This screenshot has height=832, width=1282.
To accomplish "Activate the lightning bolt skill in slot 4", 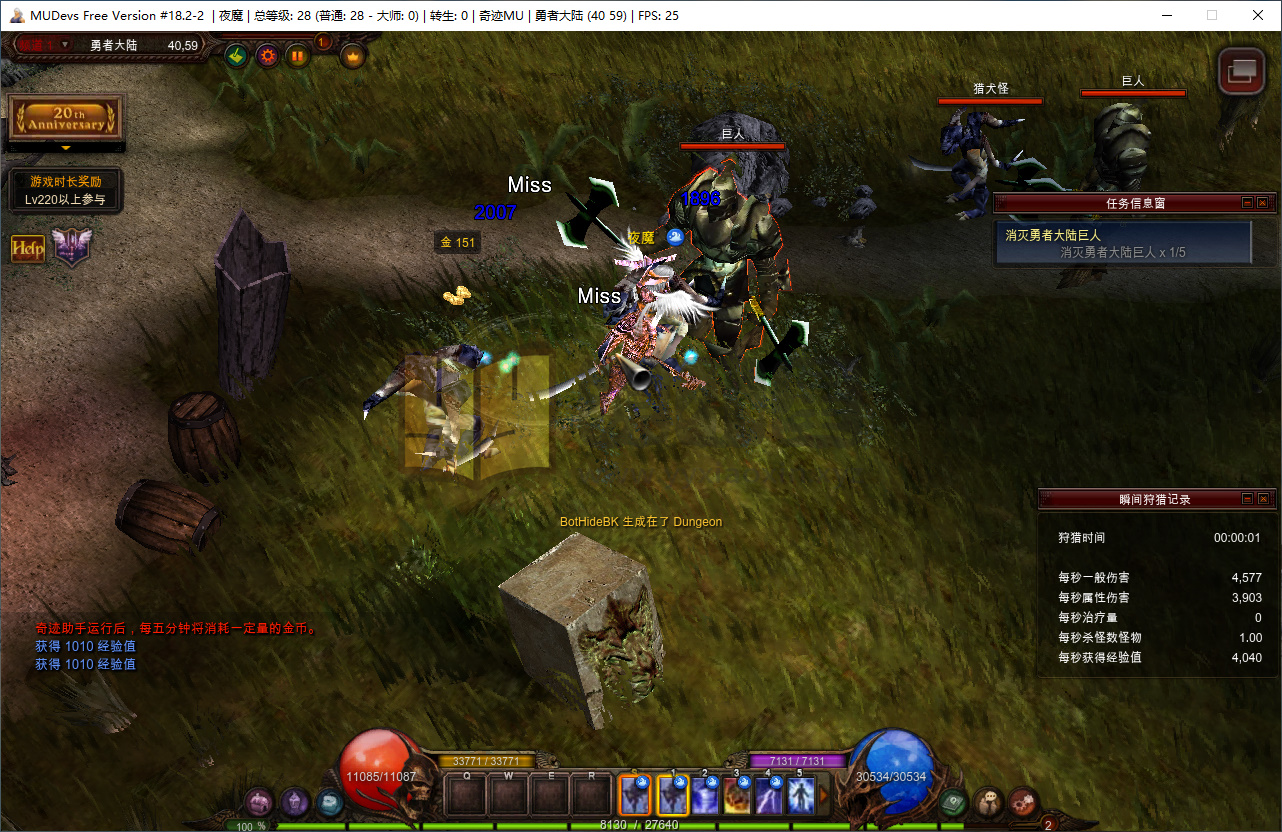I will click(769, 796).
